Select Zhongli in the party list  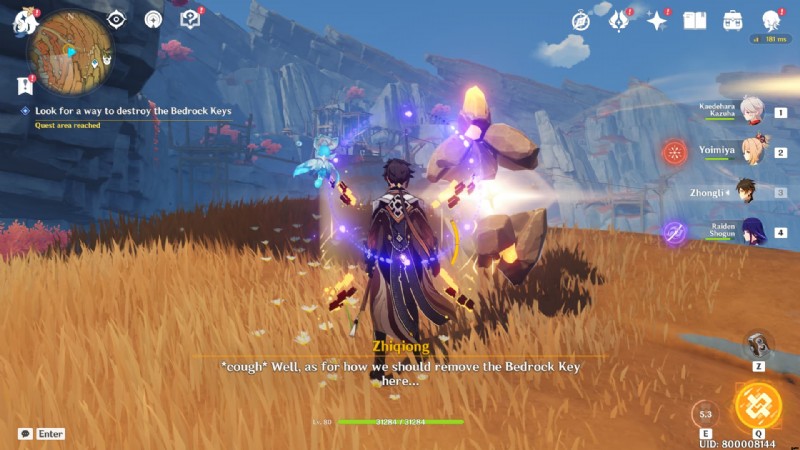coord(748,191)
